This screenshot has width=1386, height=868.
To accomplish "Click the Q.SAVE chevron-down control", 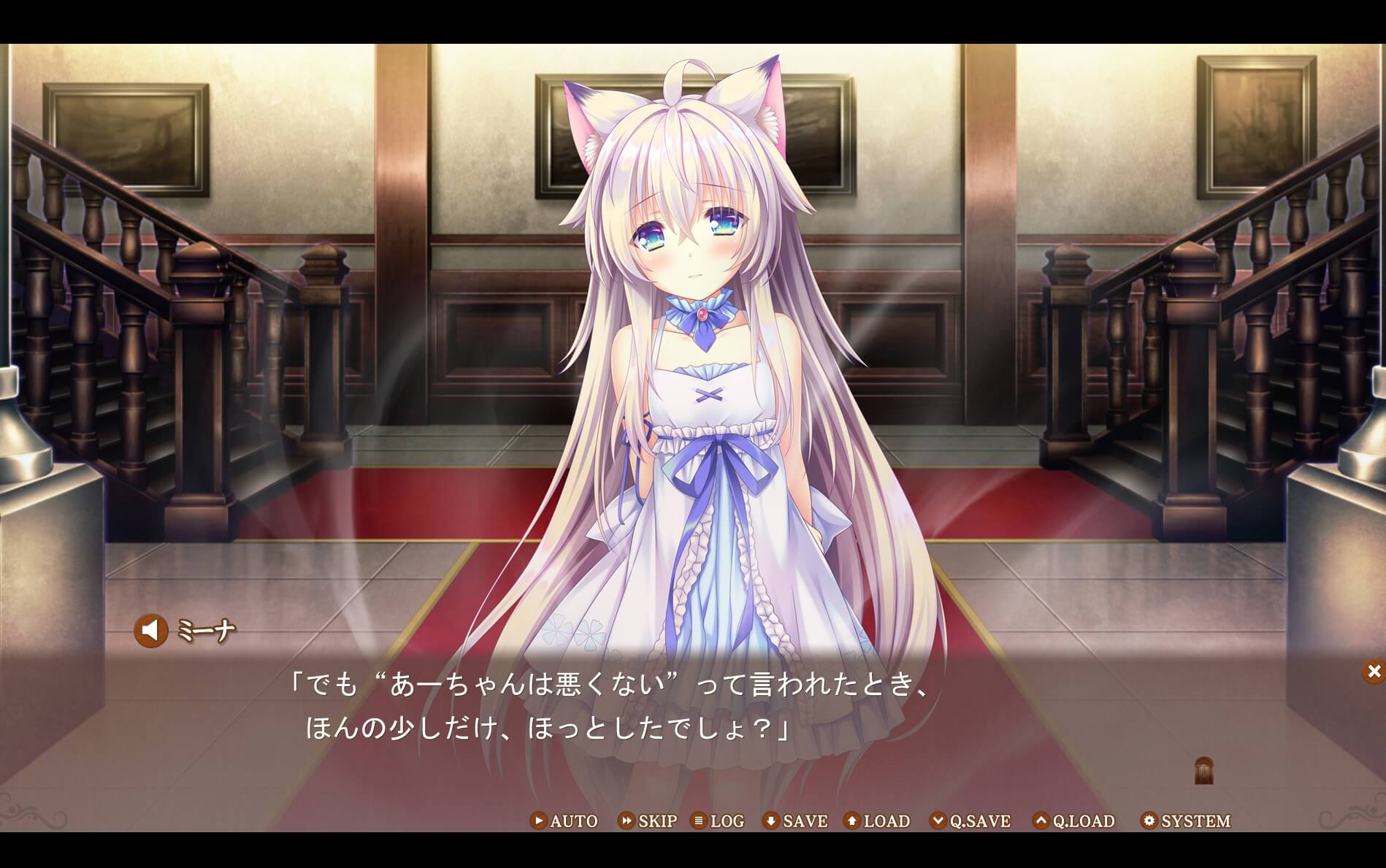I will coord(939,821).
